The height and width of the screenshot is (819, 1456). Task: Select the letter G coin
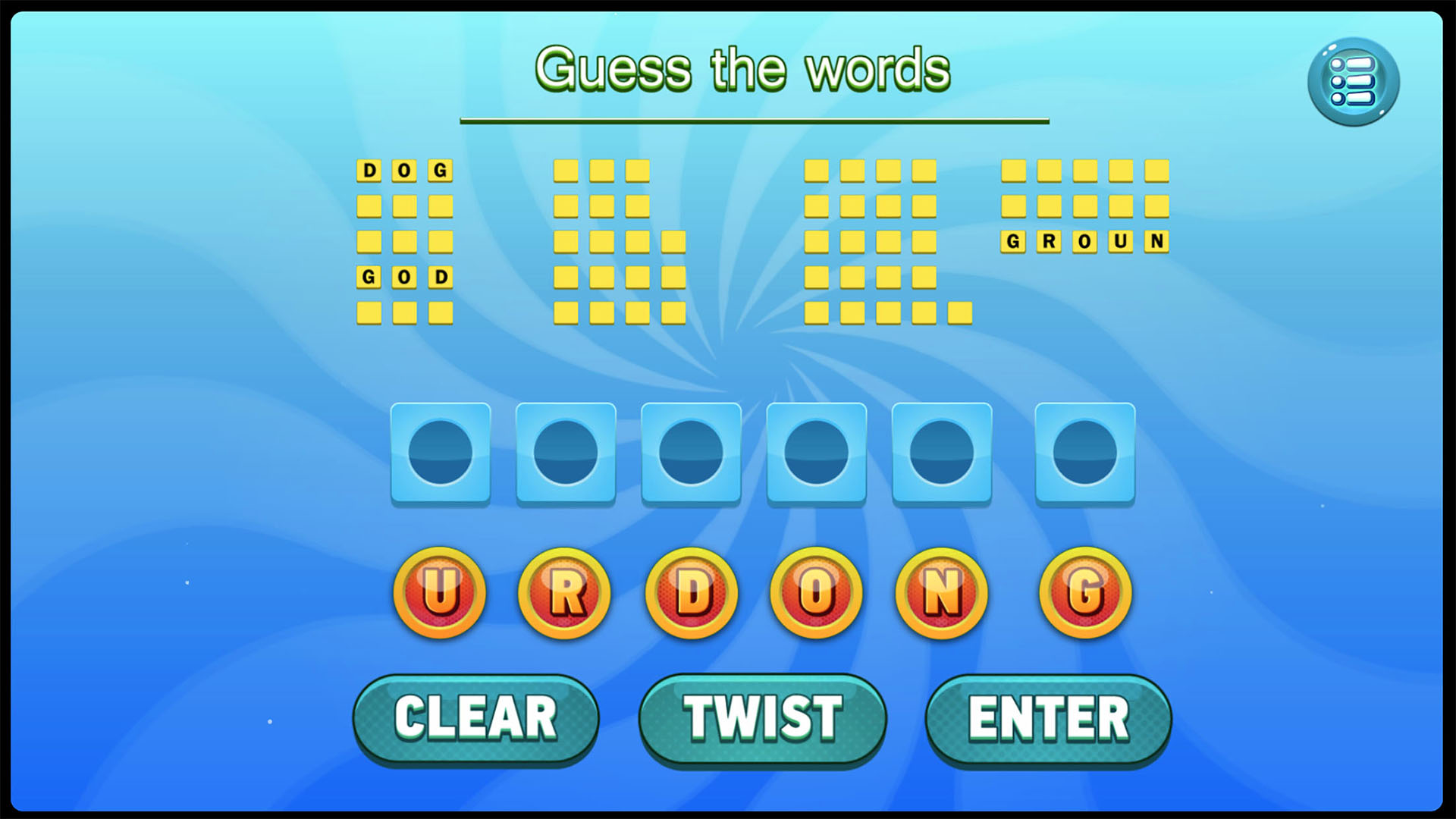[x=1084, y=594]
